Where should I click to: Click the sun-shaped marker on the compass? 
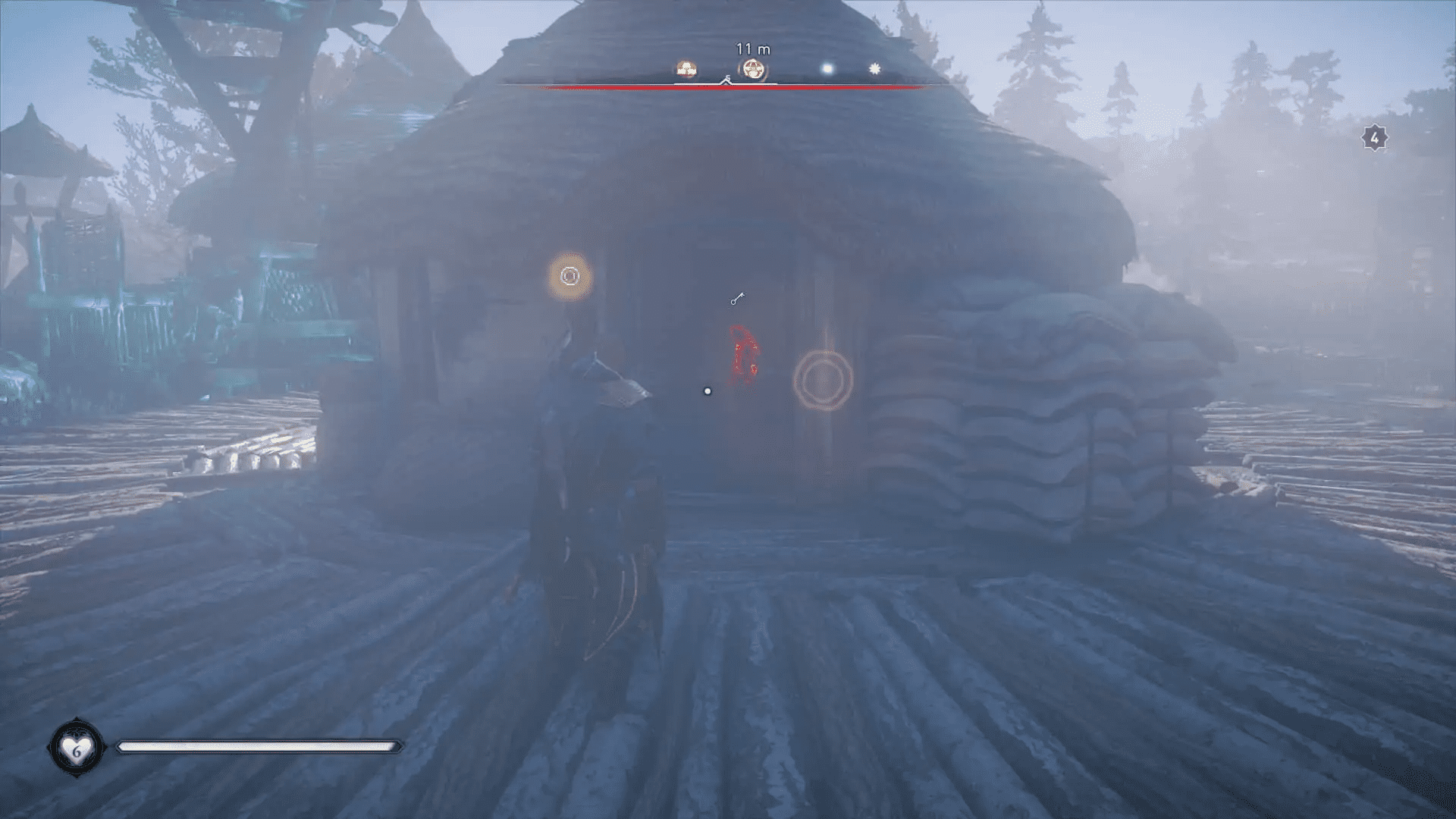tap(874, 67)
